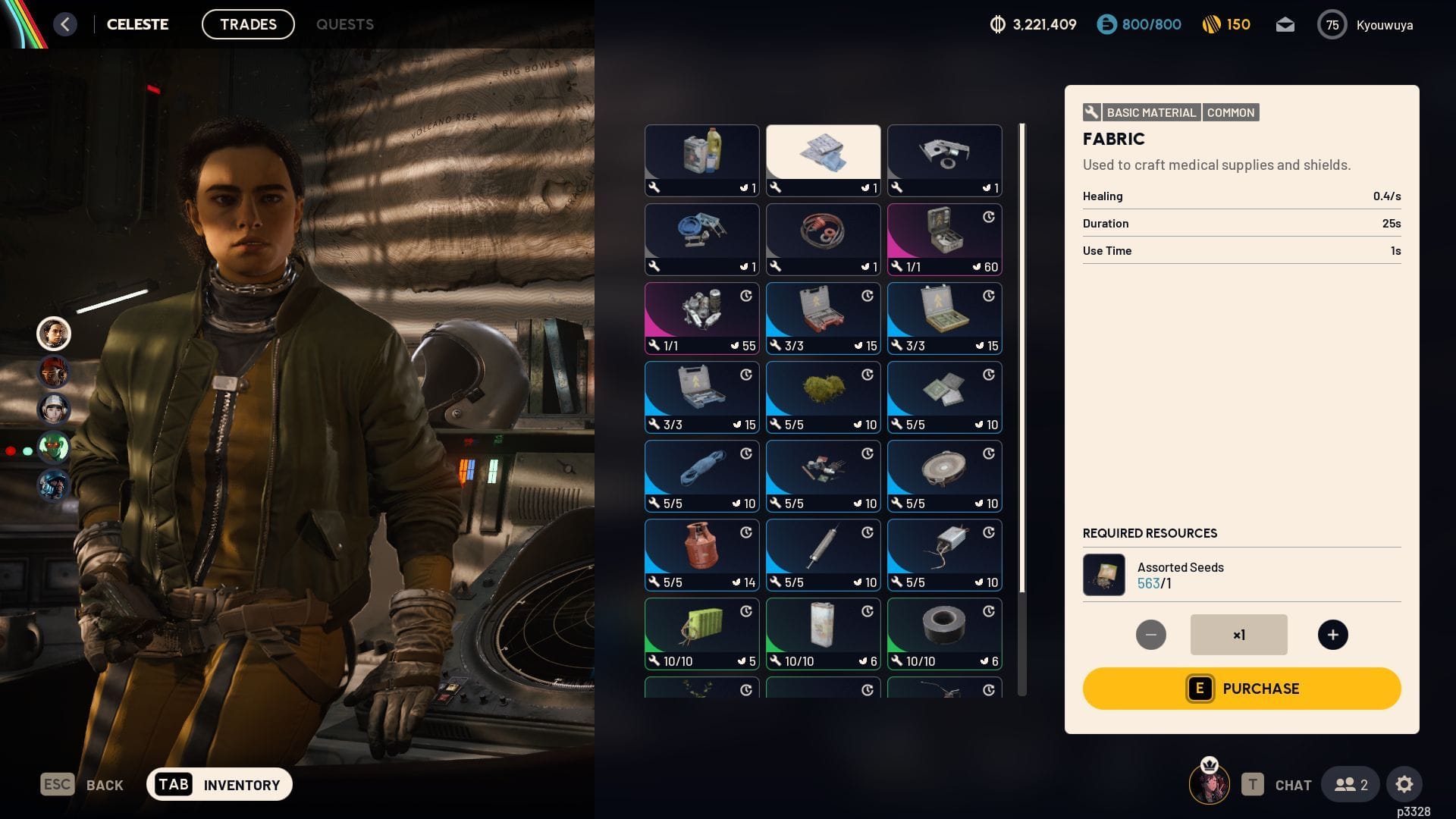
Task: Open the Inventory panel
Action: (219, 784)
